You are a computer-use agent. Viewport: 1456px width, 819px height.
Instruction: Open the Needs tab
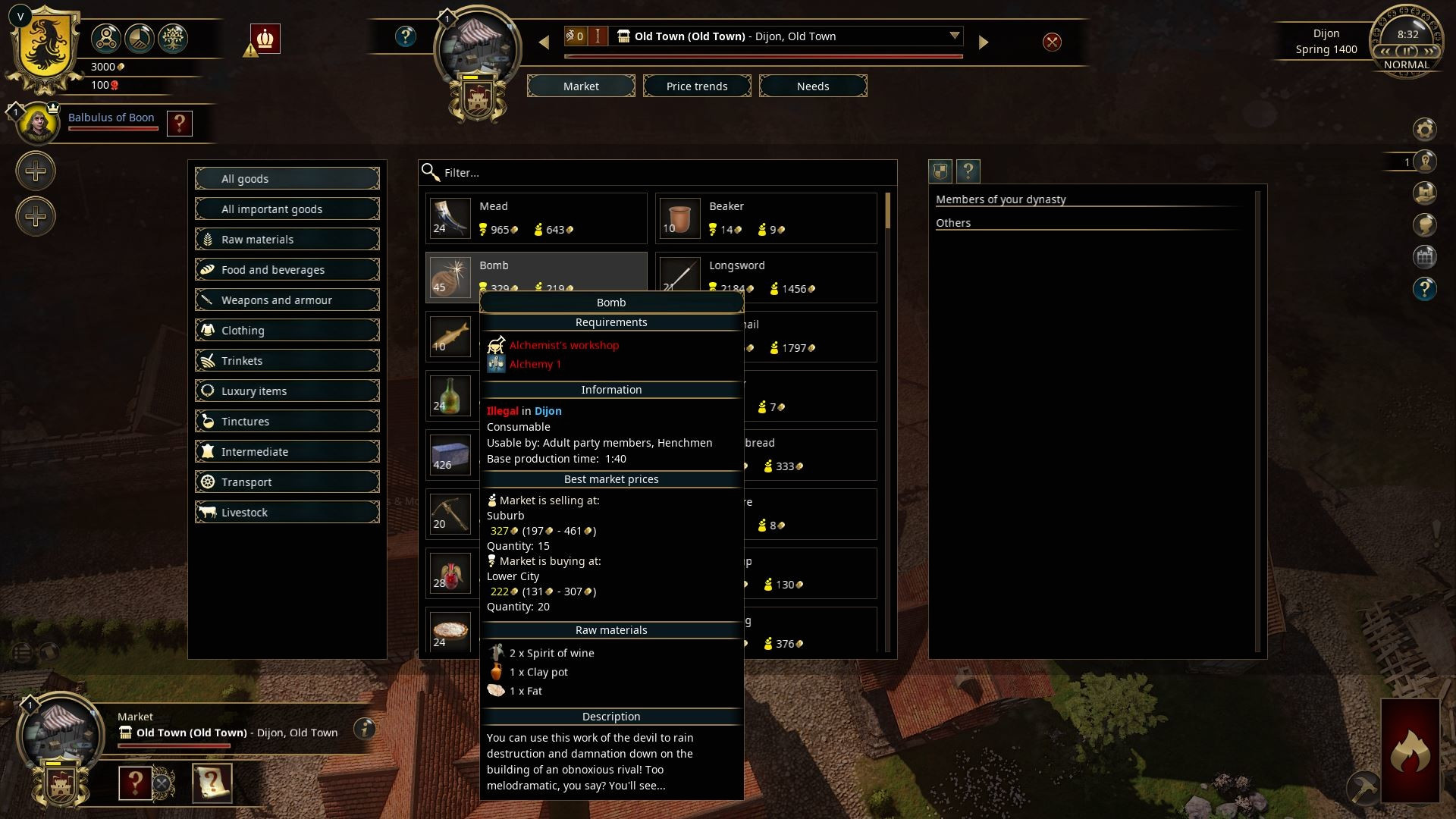[813, 86]
